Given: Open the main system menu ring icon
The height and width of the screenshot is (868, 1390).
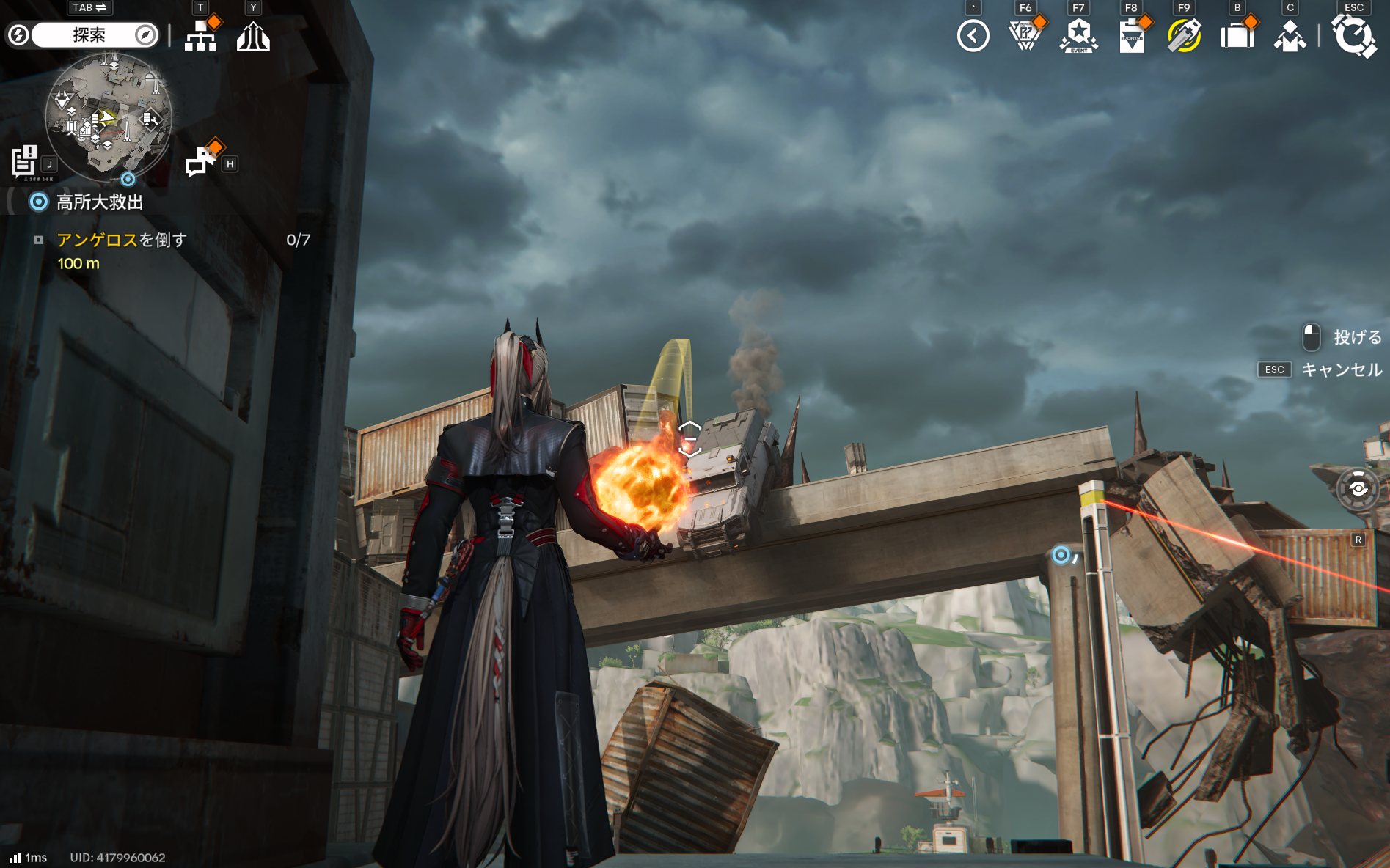Looking at the screenshot, I should pyautogui.click(x=1353, y=35).
